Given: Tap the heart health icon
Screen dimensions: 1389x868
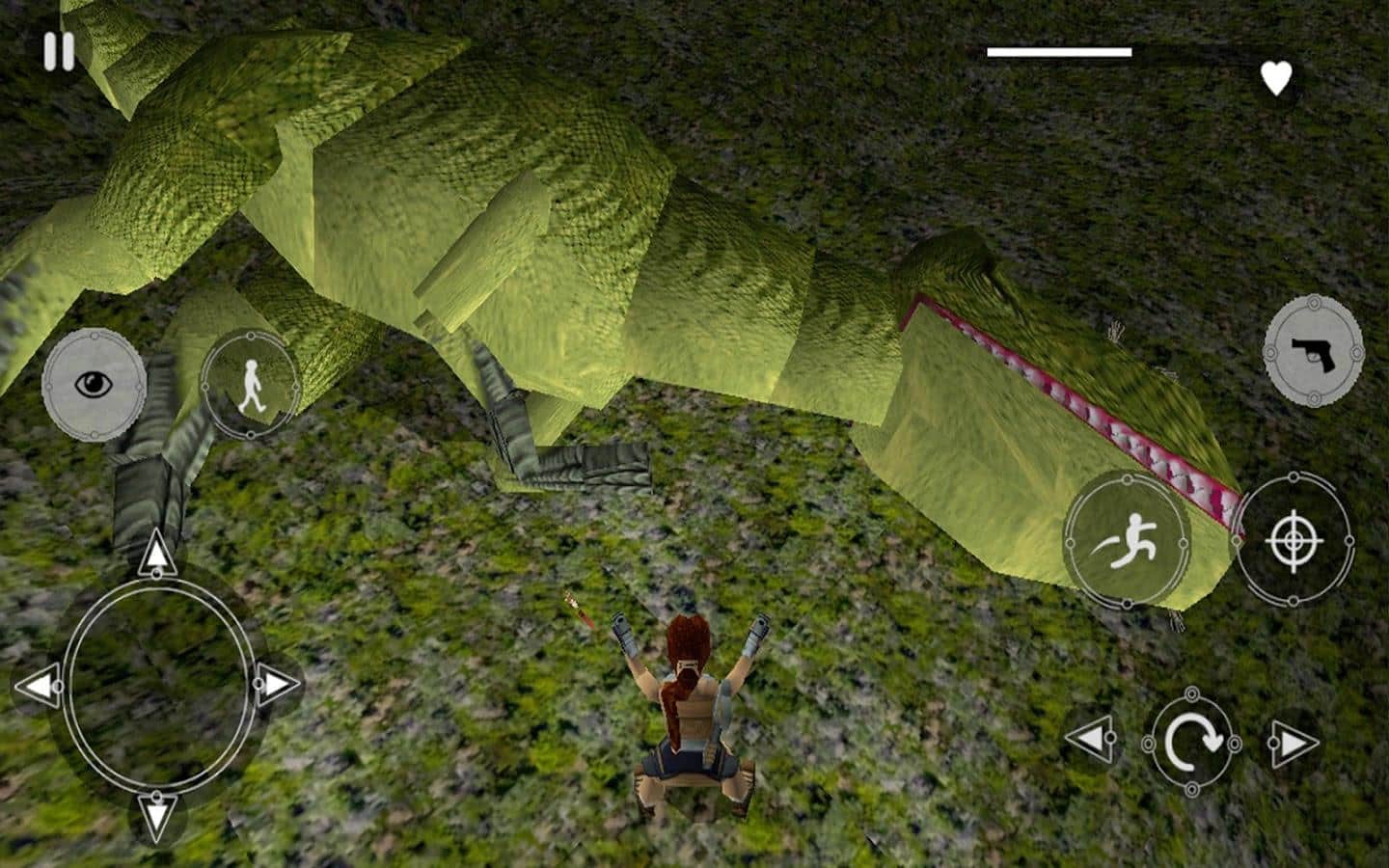Looking at the screenshot, I should pyautogui.click(x=1276, y=78).
